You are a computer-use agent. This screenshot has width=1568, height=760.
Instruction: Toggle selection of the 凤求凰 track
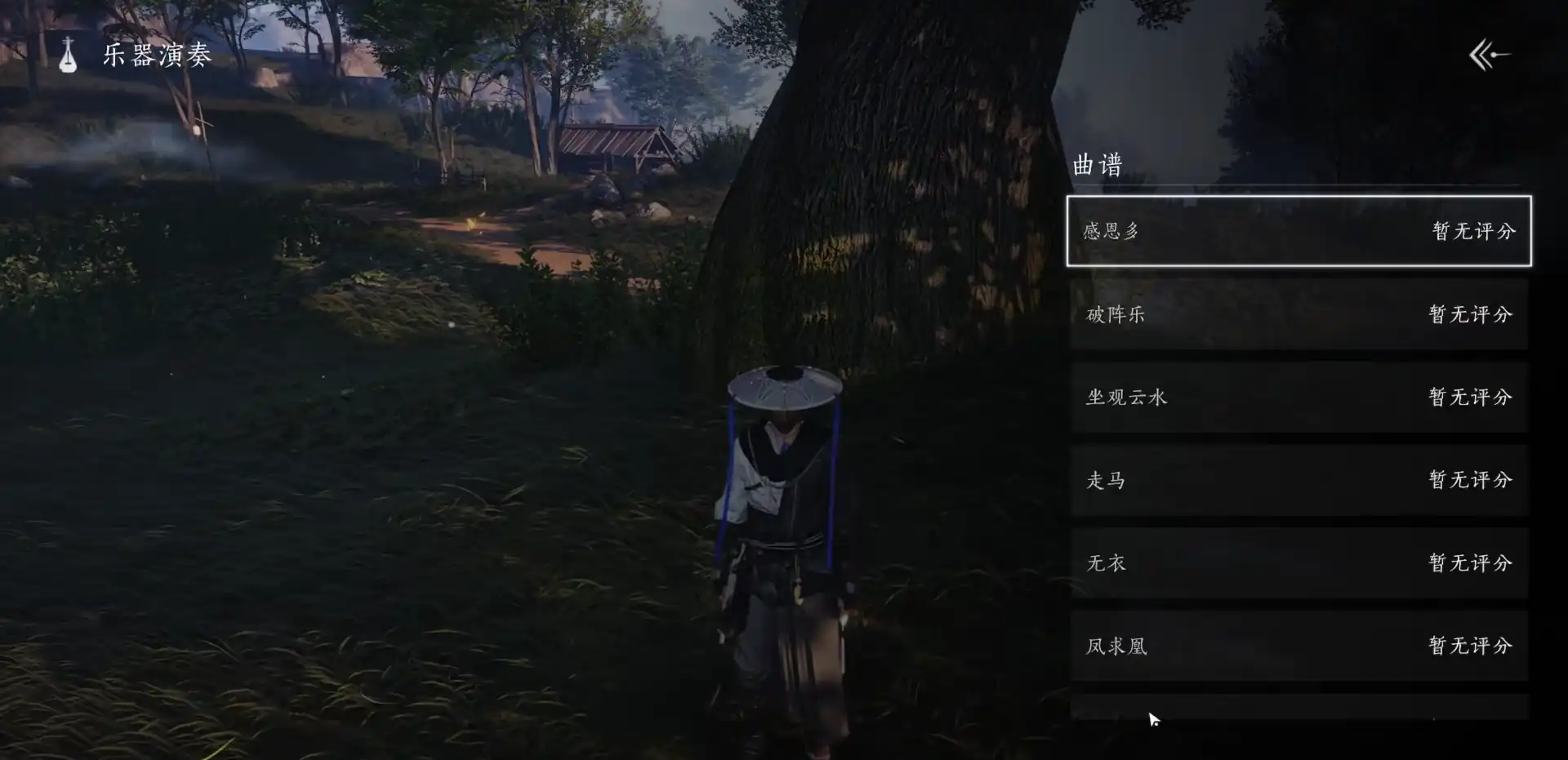1298,646
